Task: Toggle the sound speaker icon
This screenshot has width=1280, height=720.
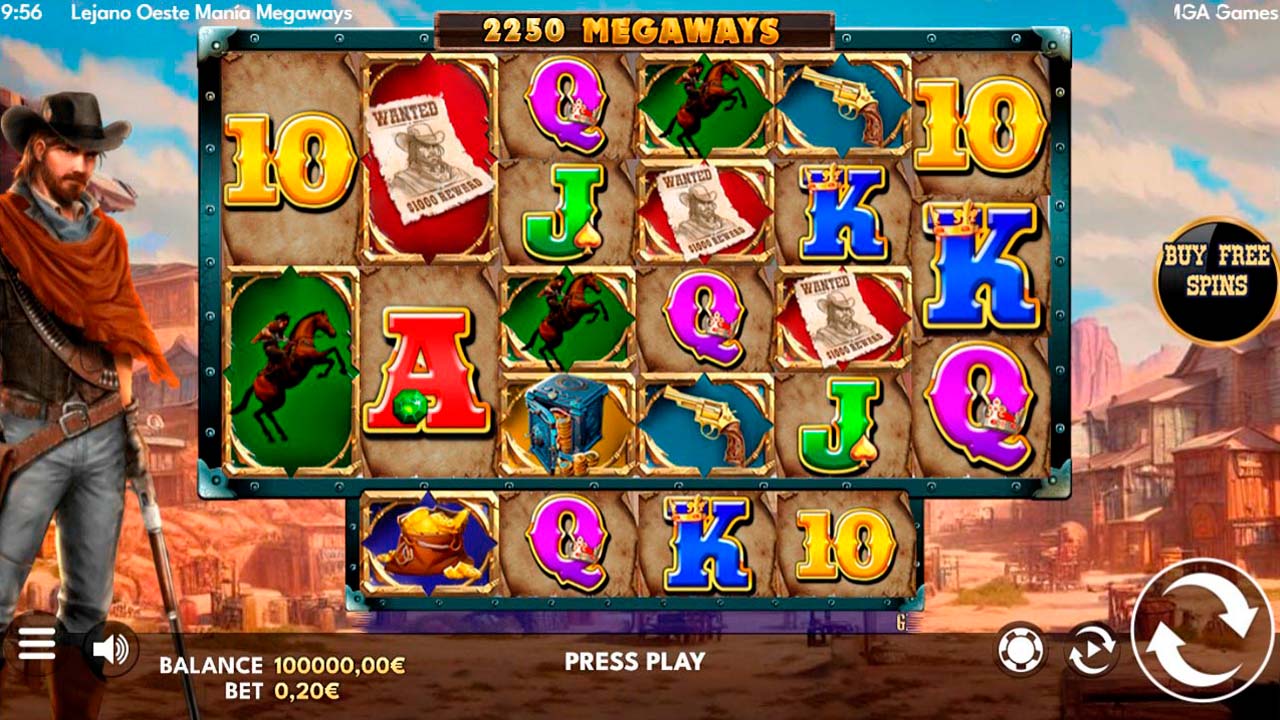Action: (110, 650)
